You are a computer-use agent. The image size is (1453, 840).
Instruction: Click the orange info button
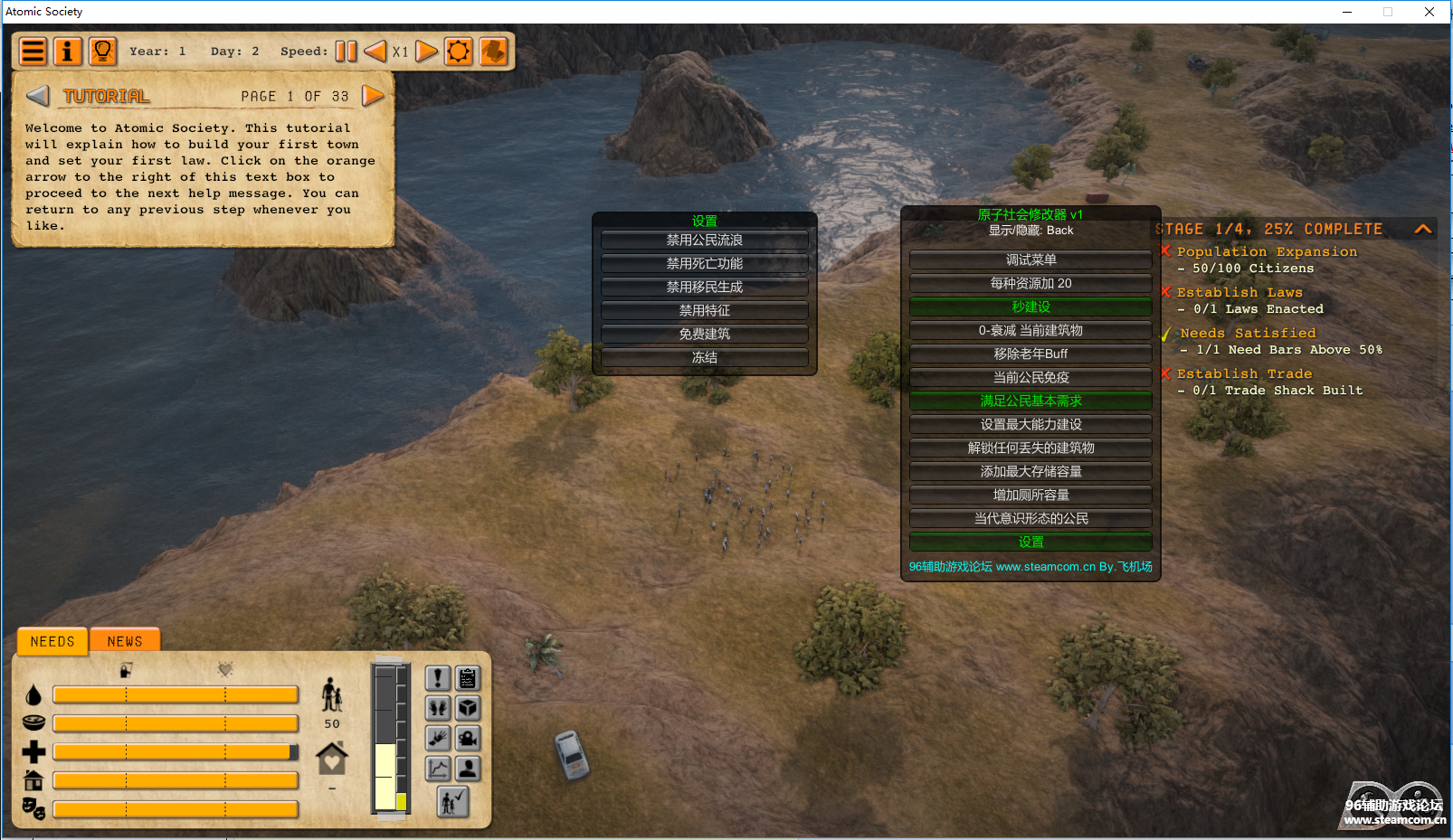coord(68,52)
